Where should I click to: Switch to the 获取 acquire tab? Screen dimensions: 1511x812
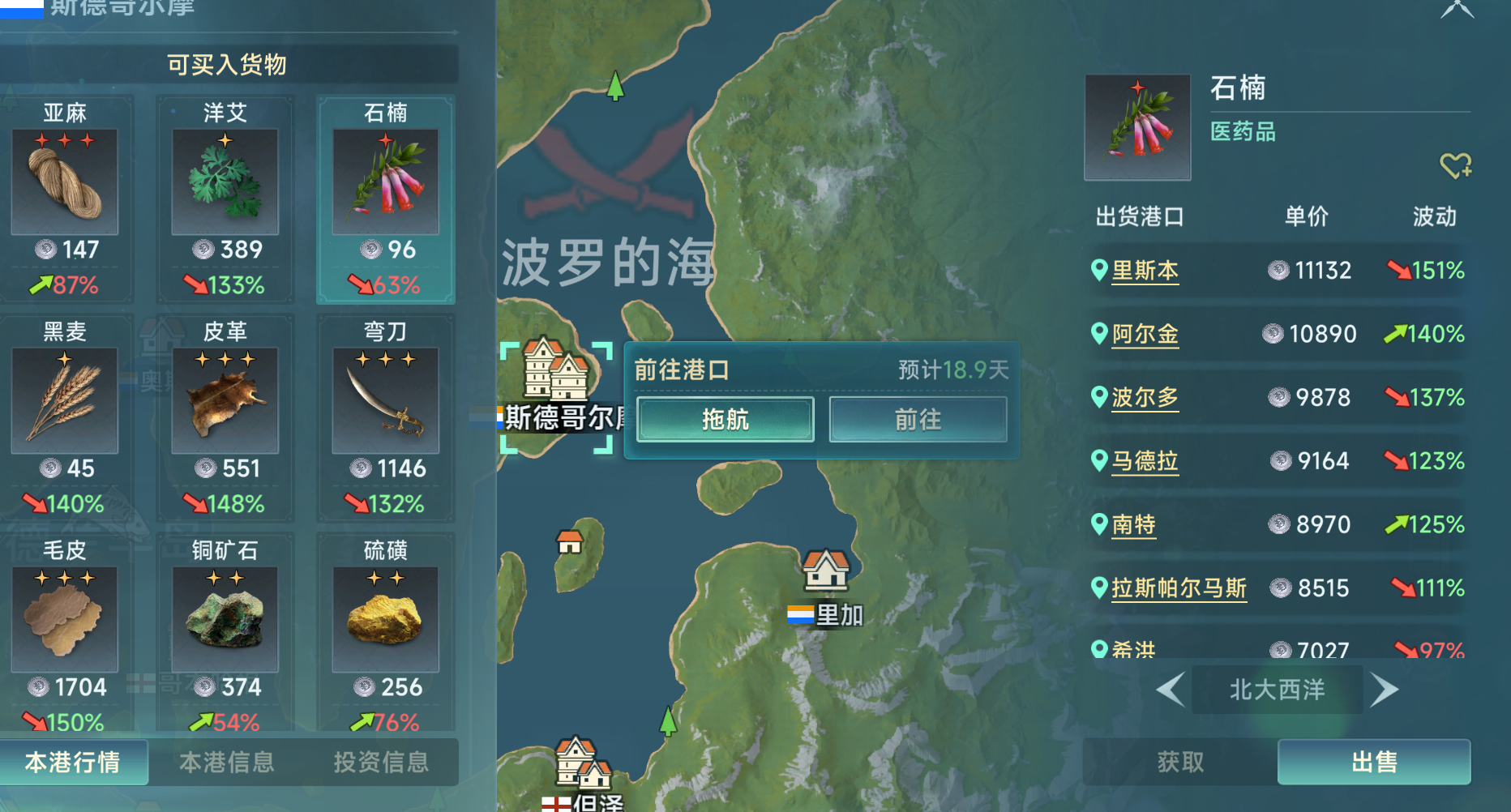tap(1179, 762)
